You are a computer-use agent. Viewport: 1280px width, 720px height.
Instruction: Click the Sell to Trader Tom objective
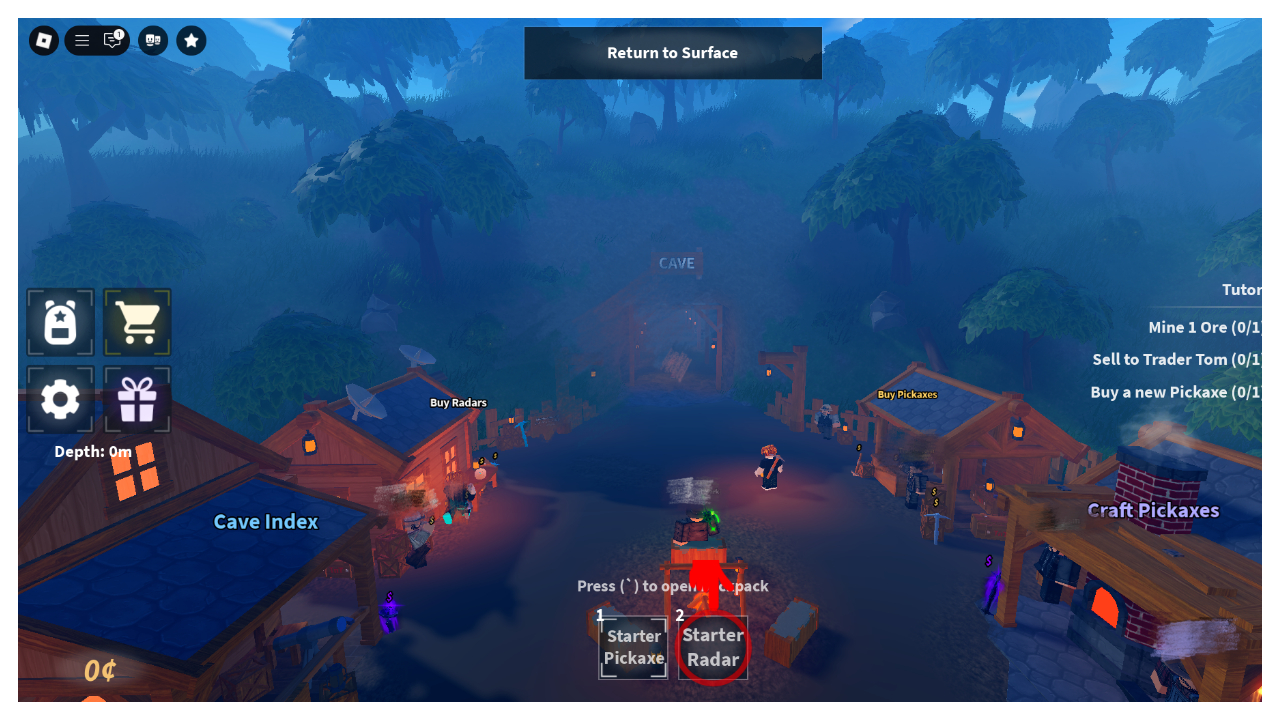click(x=1176, y=359)
